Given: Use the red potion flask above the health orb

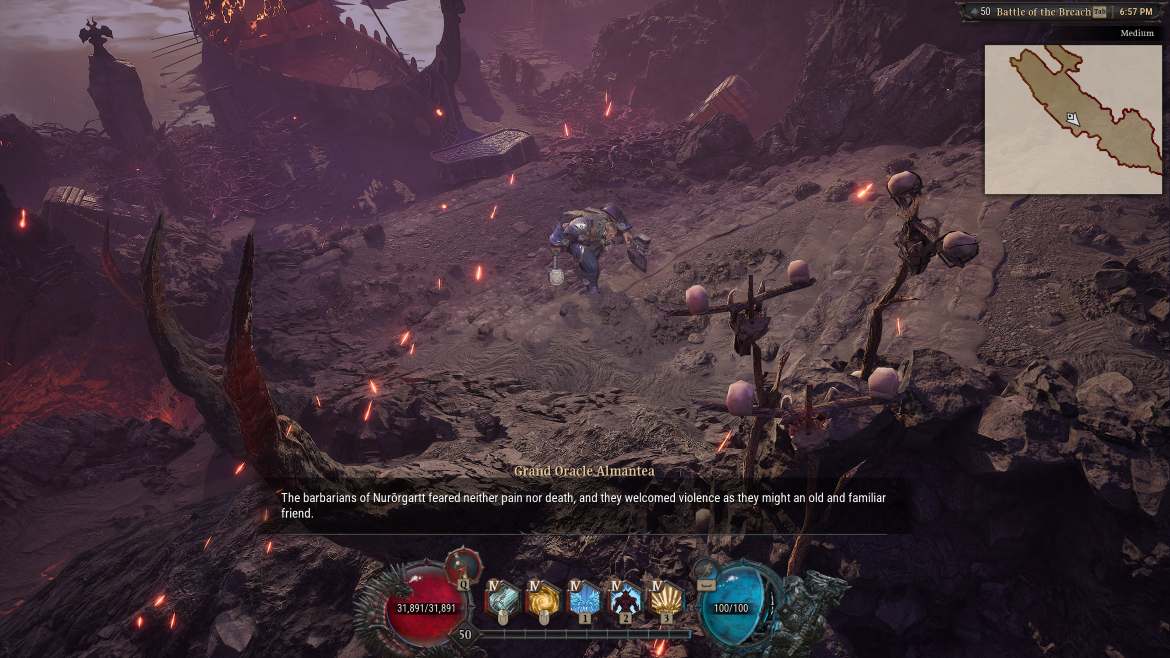Looking at the screenshot, I should point(463,564).
